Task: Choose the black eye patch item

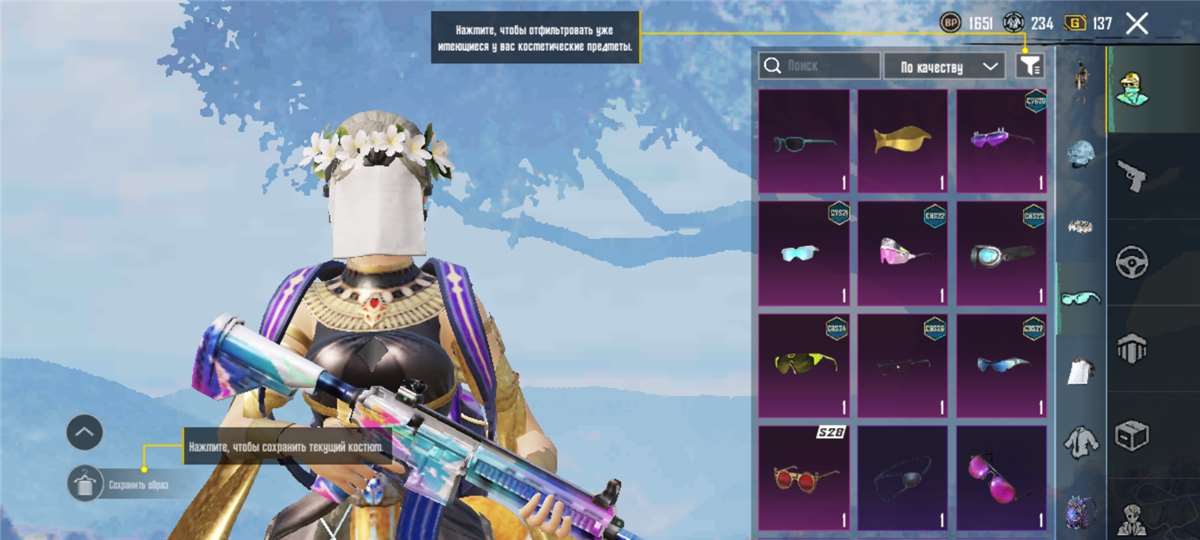Action: (902, 477)
